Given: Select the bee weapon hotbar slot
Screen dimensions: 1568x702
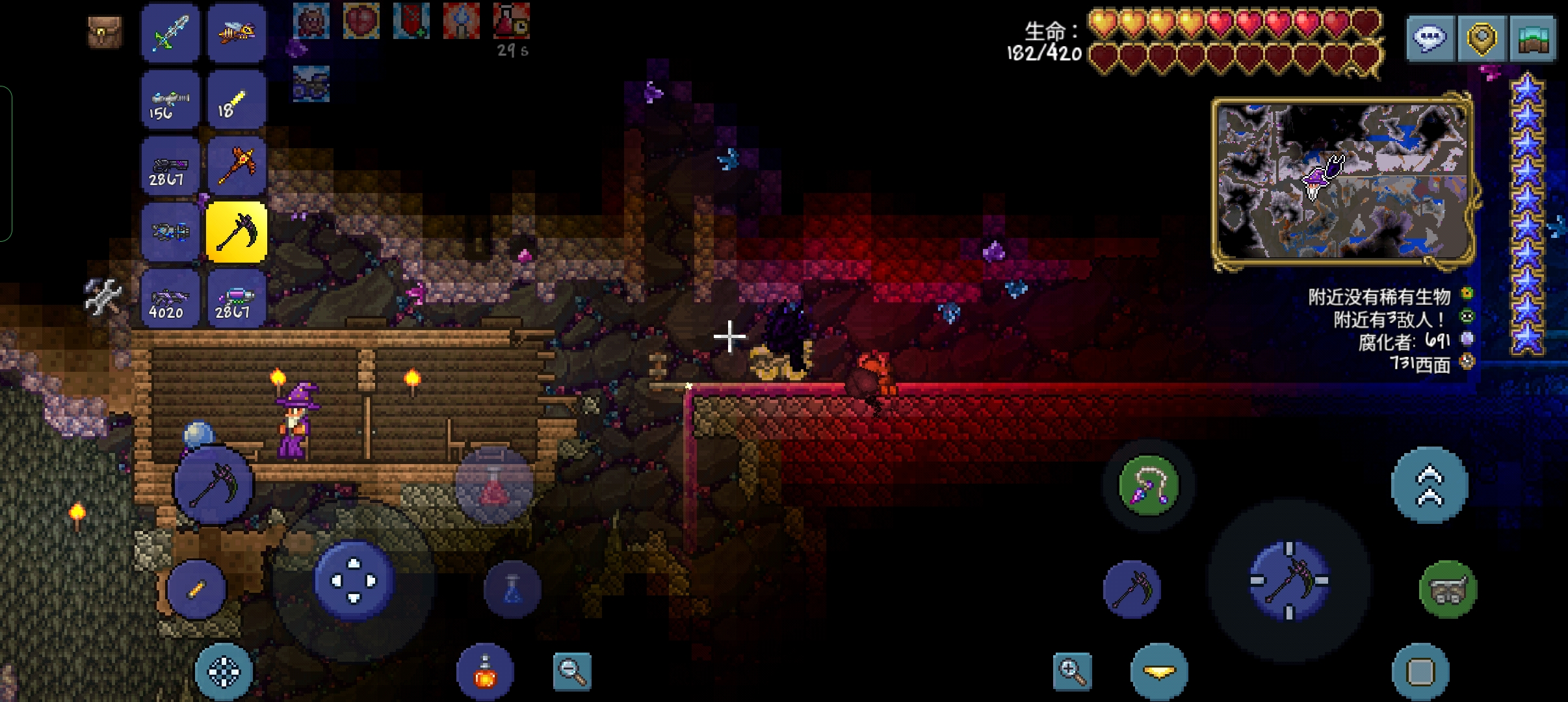Looking at the screenshot, I should click(237, 32).
